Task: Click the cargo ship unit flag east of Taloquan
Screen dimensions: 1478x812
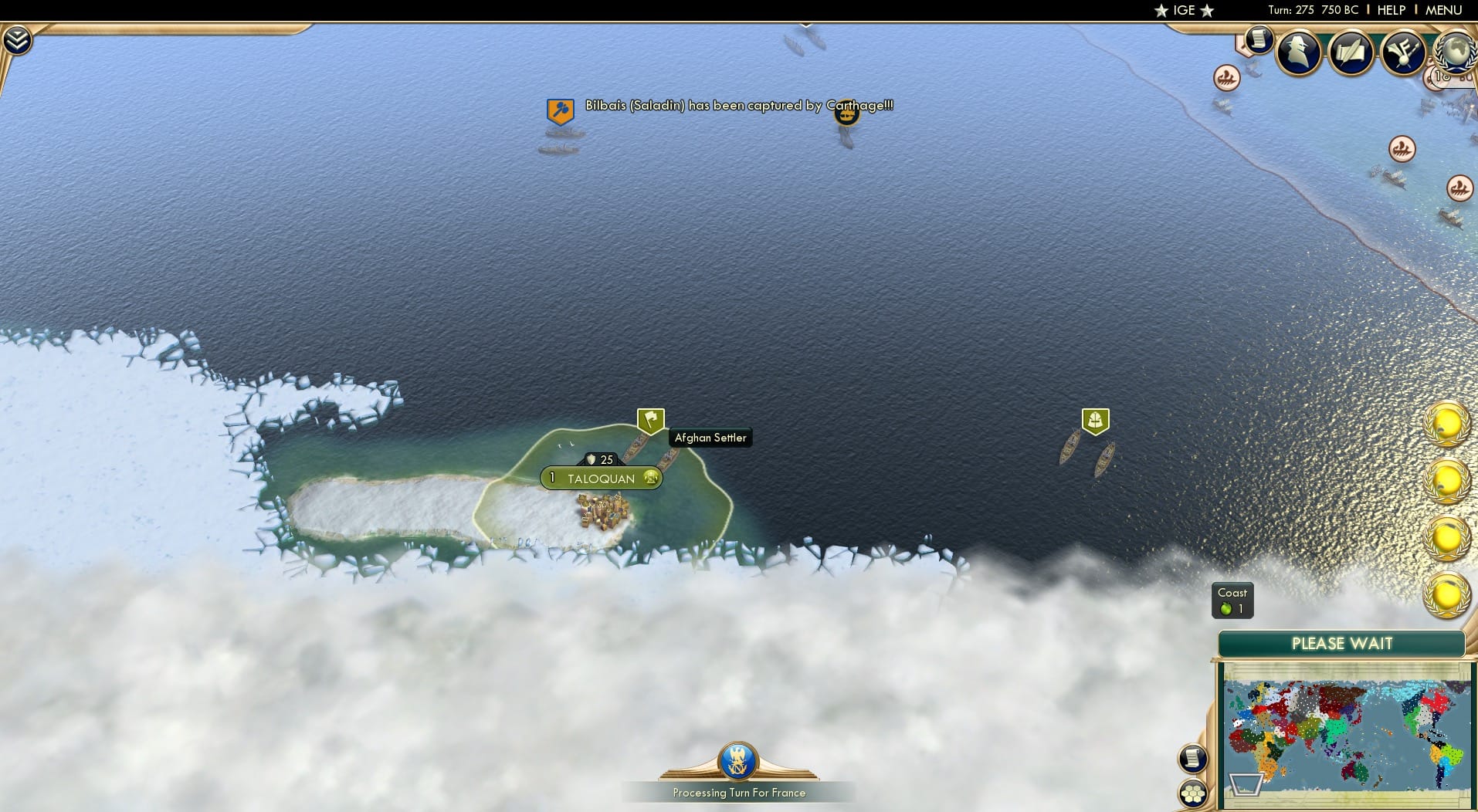Action: [x=1096, y=419]
